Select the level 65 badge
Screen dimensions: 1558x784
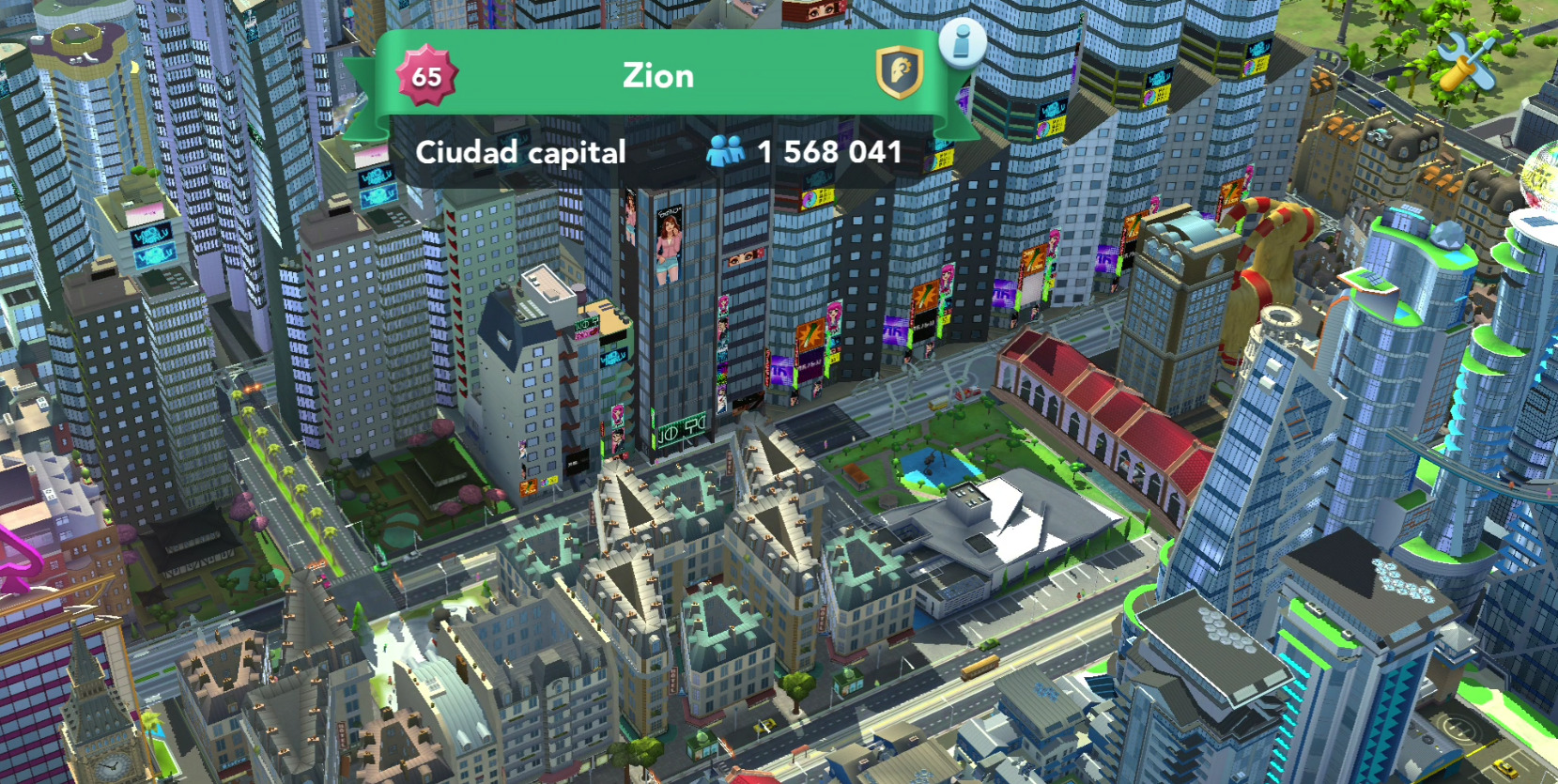(426, 76)
